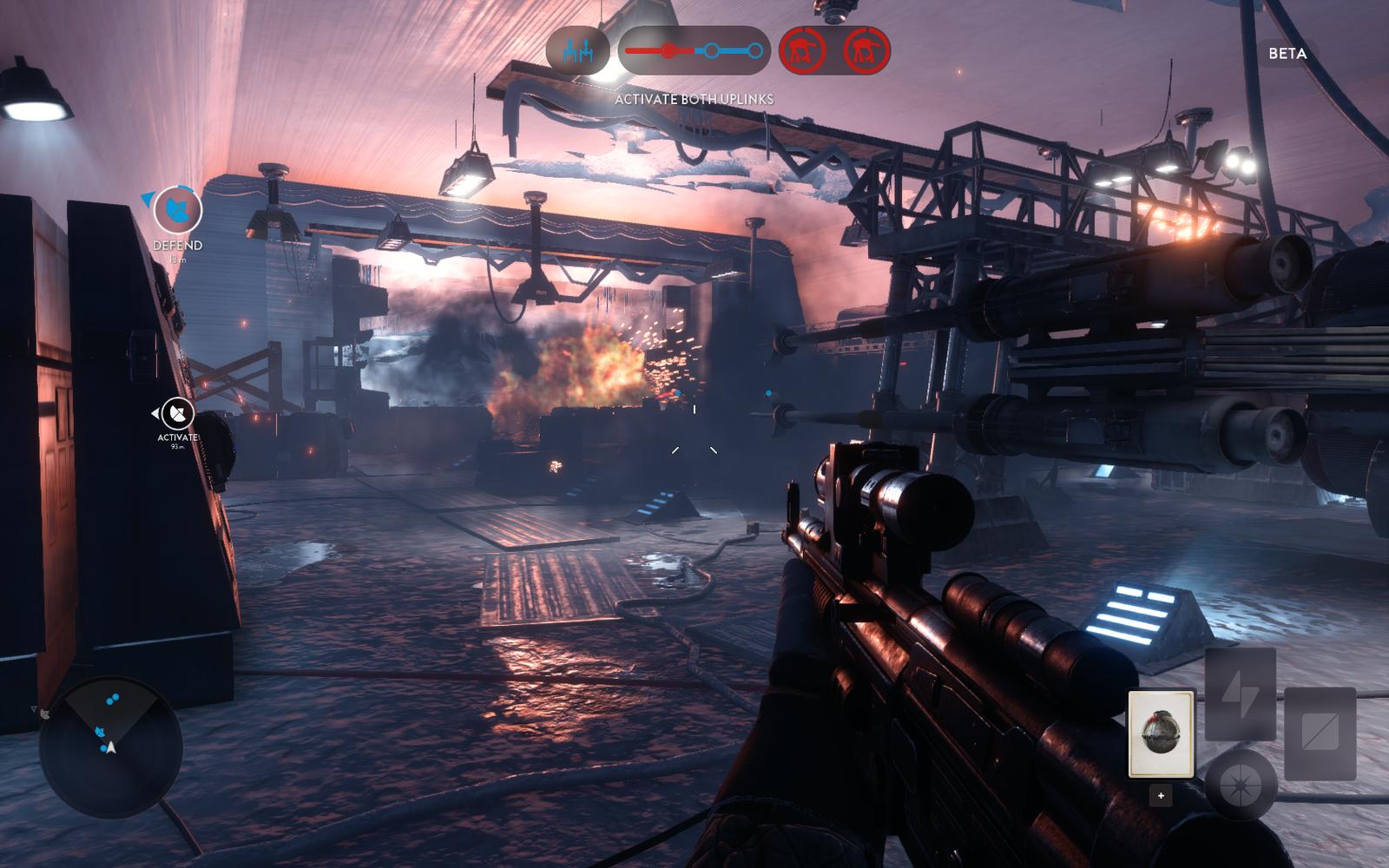Click the uplink icon in the objective bar
Image resolution: width=1389 pixels, height=868 pixels.
(x=577, y=51)
